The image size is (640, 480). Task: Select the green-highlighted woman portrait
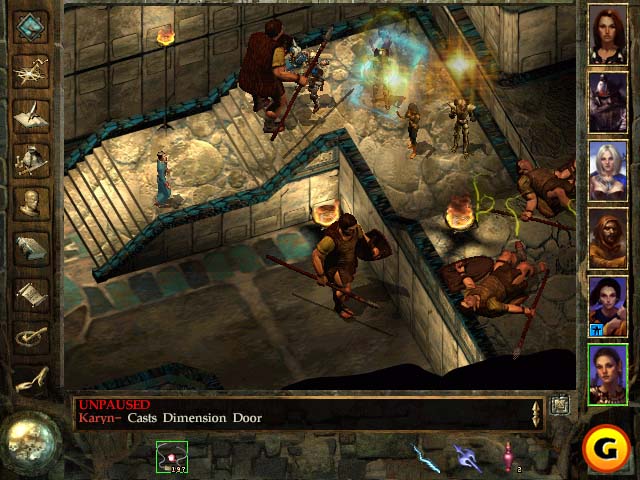[x=607, y=373]
